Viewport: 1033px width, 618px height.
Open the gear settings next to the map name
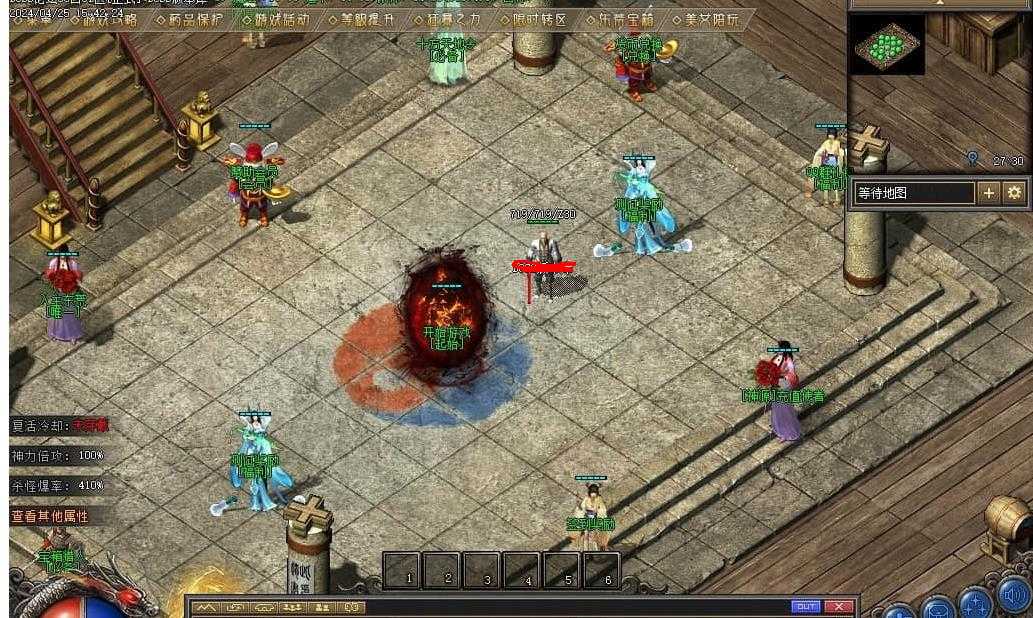1014,193
